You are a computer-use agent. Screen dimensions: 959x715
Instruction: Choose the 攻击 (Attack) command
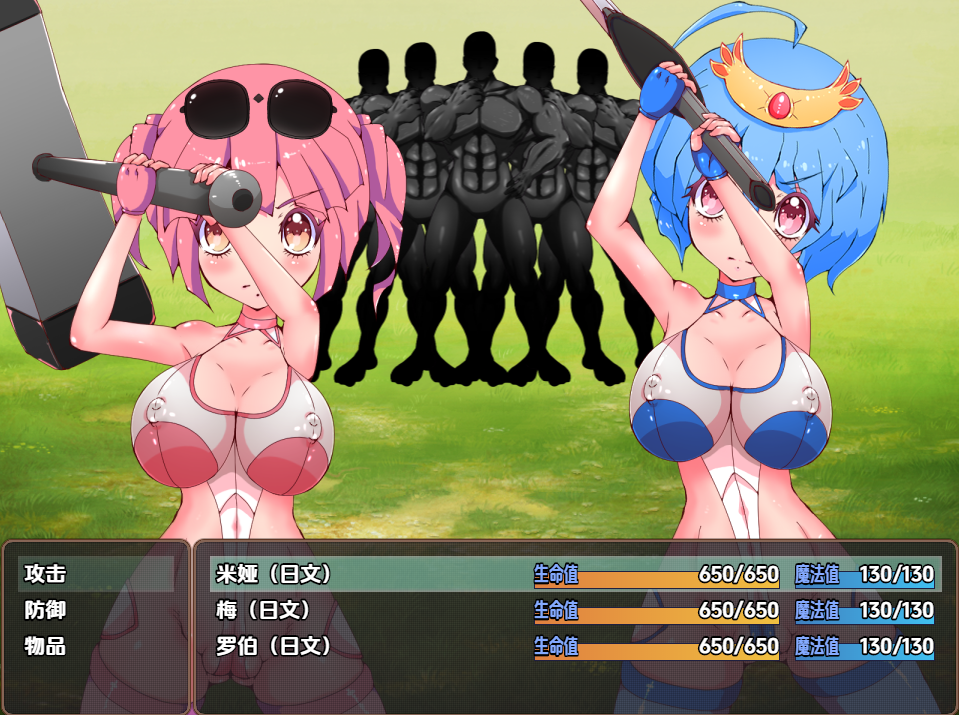click(46, 574)
